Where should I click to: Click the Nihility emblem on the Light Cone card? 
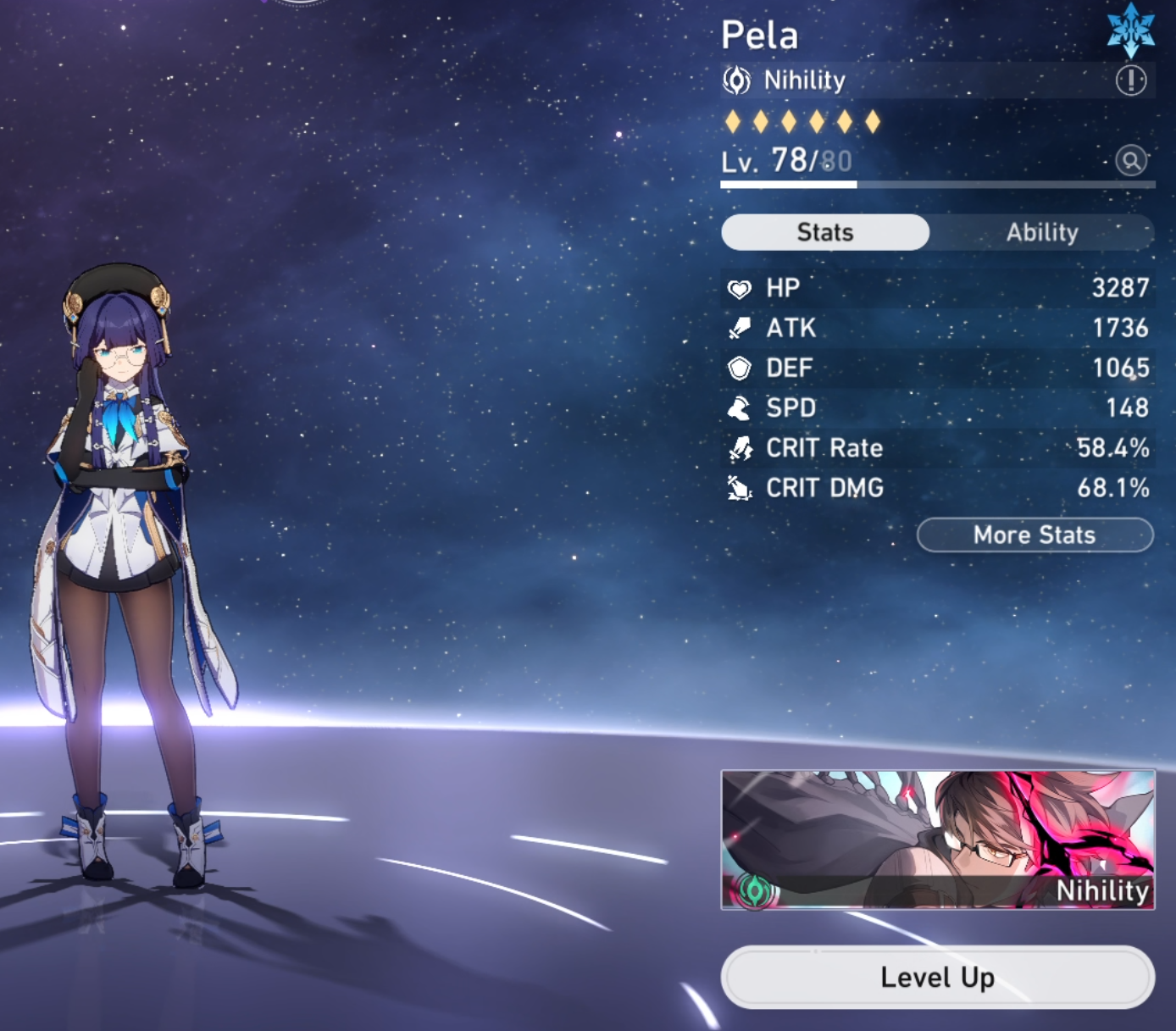point(753,892)
